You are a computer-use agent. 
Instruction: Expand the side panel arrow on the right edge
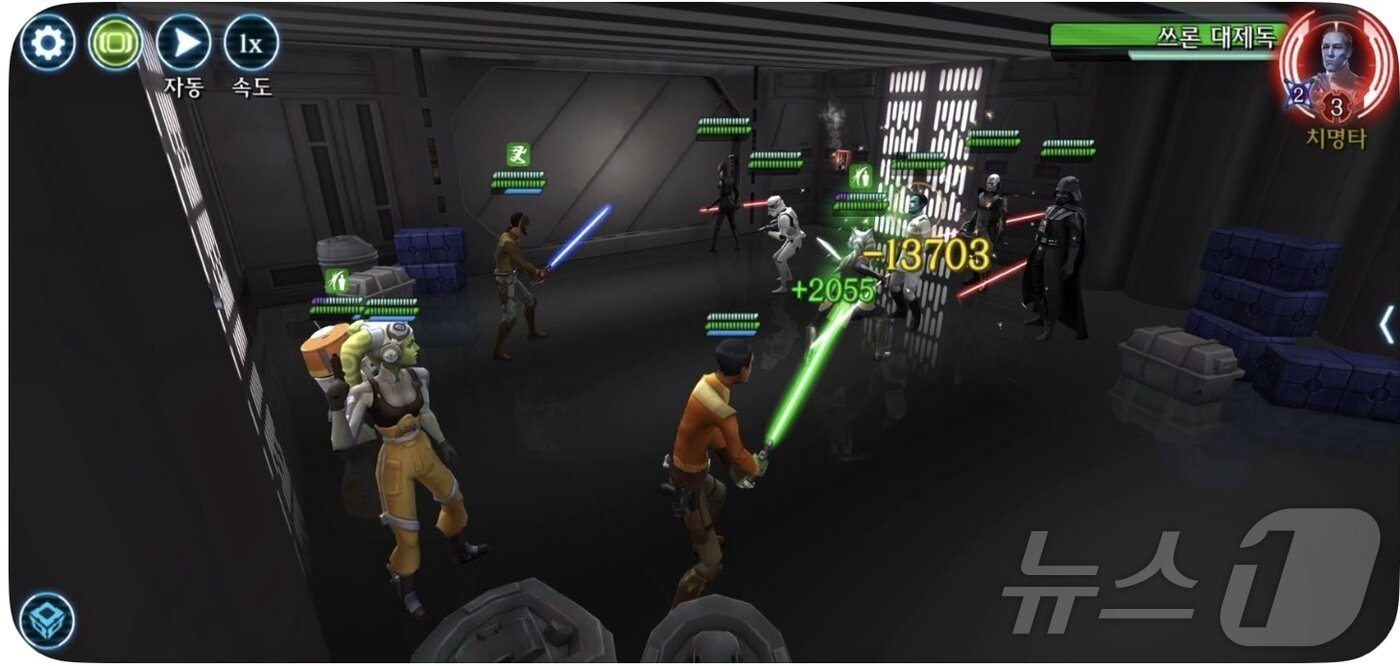point(1386,326)
